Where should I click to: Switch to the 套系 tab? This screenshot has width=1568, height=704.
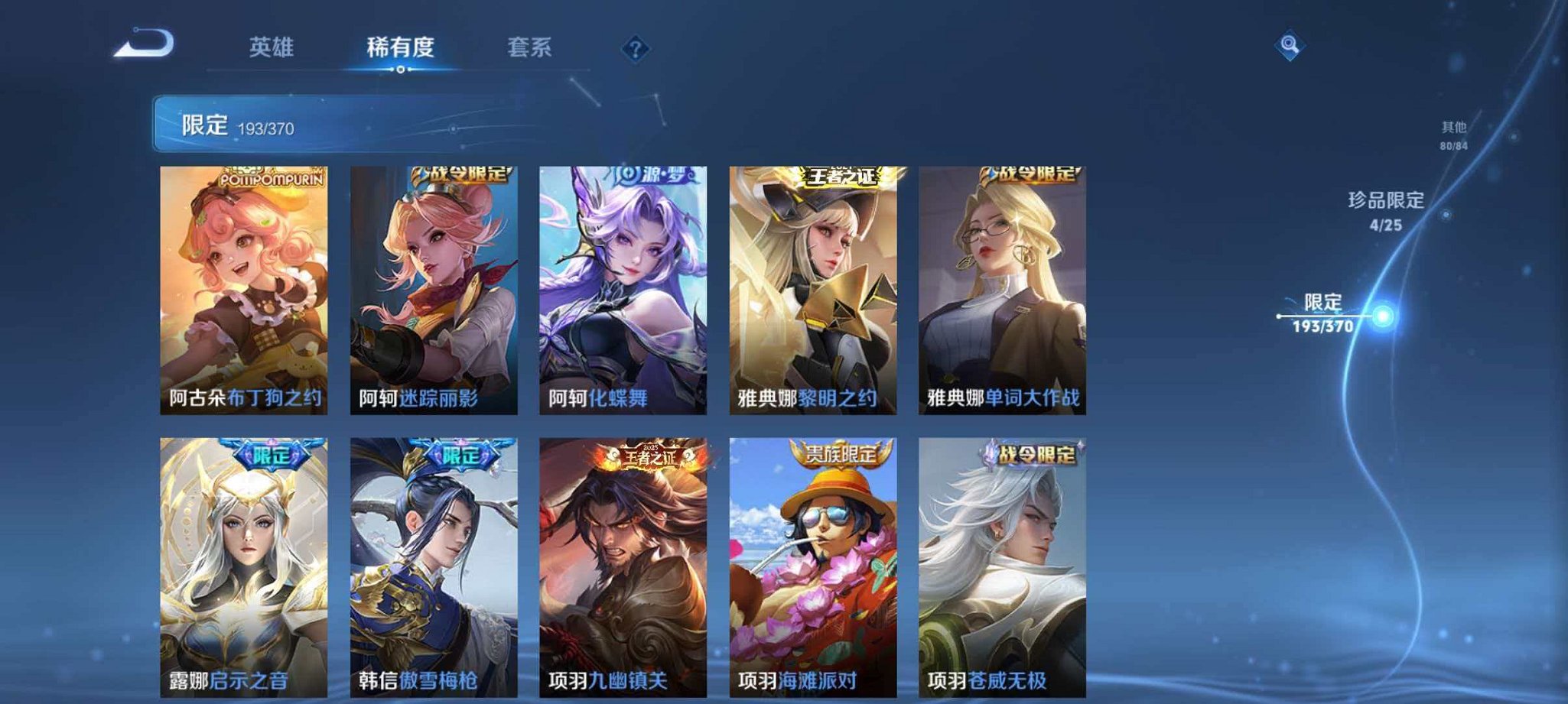(x=532, y=47)
